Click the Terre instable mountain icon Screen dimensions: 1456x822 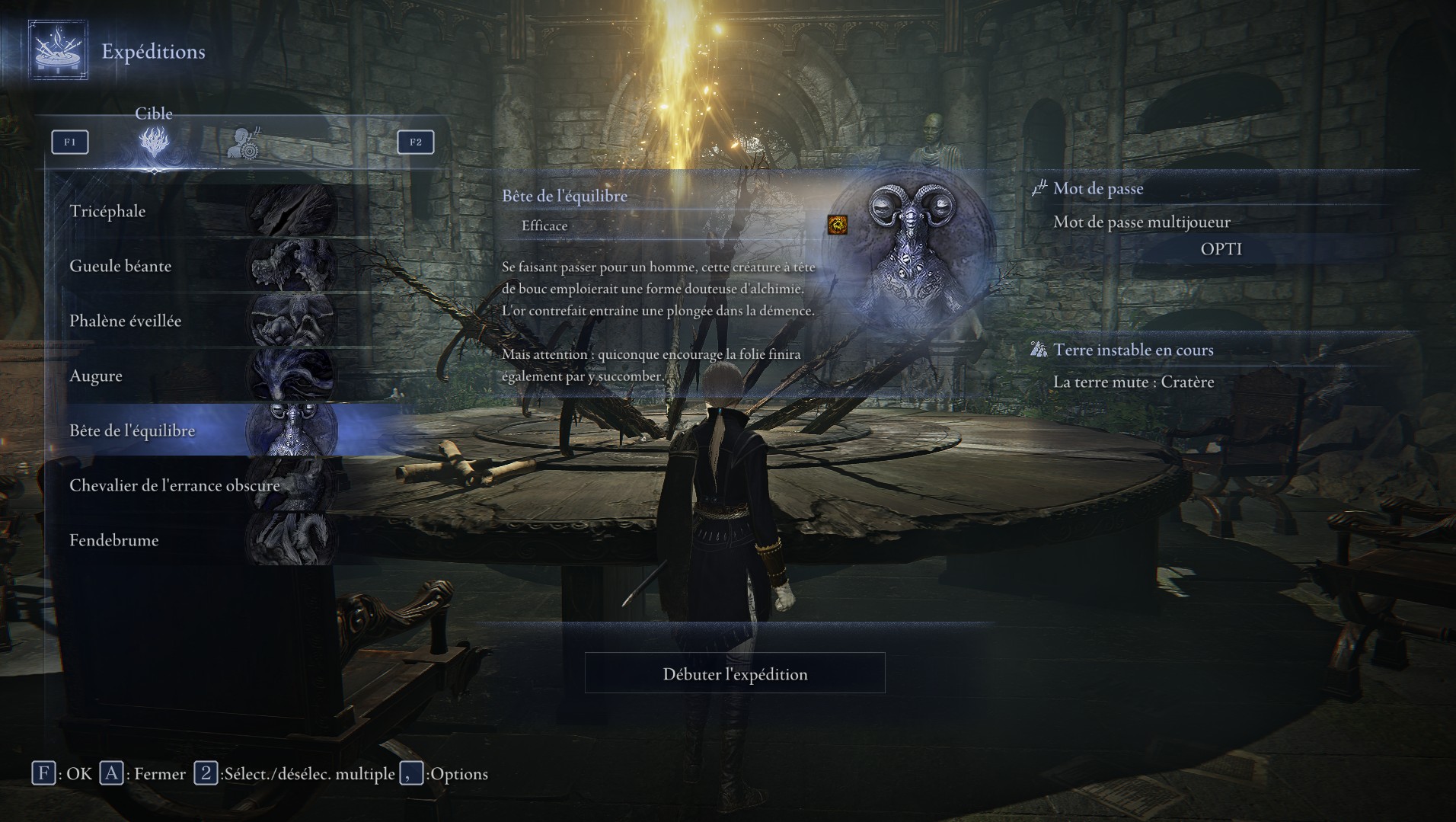[1039, 350]
